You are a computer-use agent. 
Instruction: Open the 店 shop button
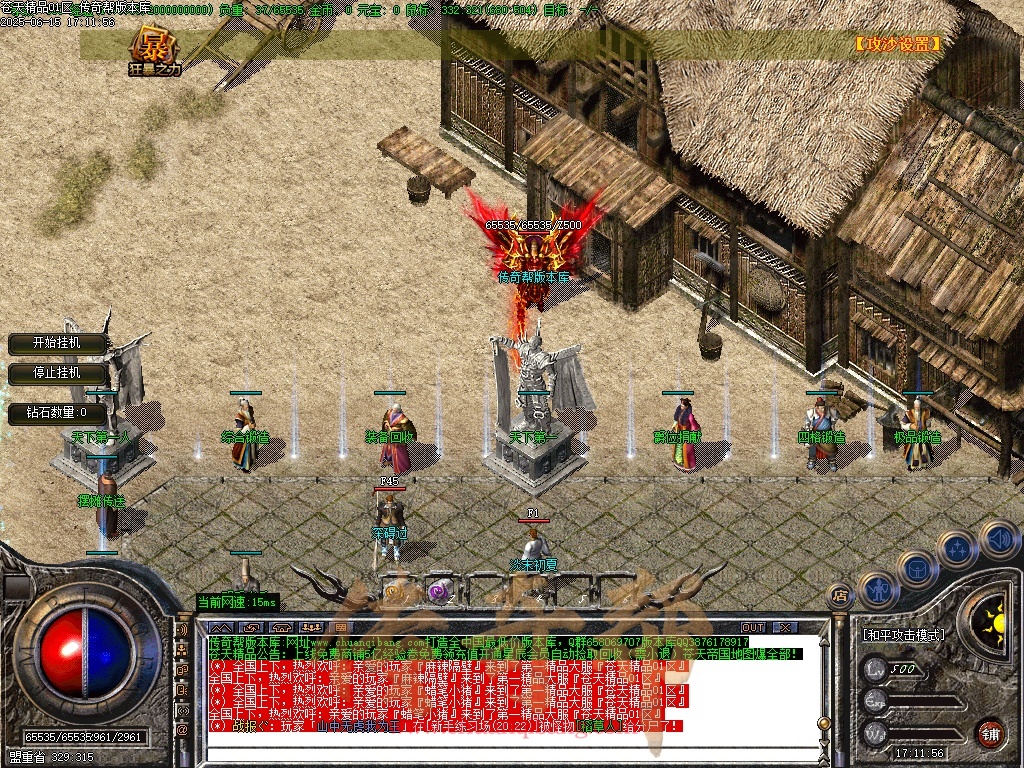pyautogui.click(x=840, y=596)
